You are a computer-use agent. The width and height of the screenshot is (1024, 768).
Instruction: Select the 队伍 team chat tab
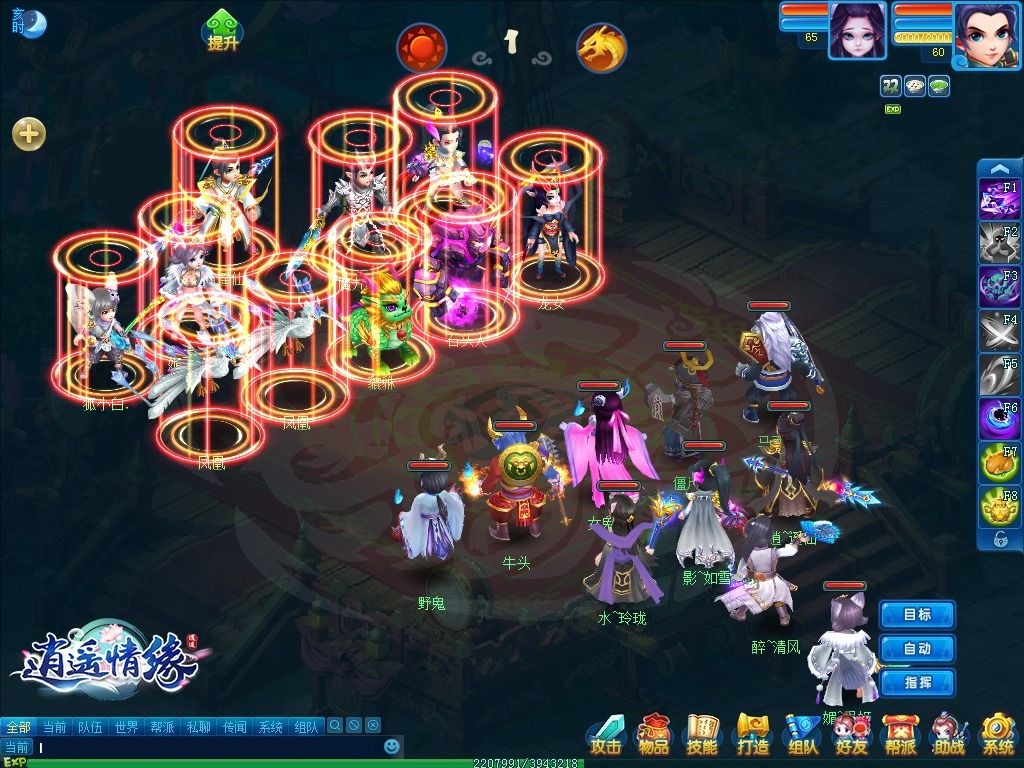(90, 727)
